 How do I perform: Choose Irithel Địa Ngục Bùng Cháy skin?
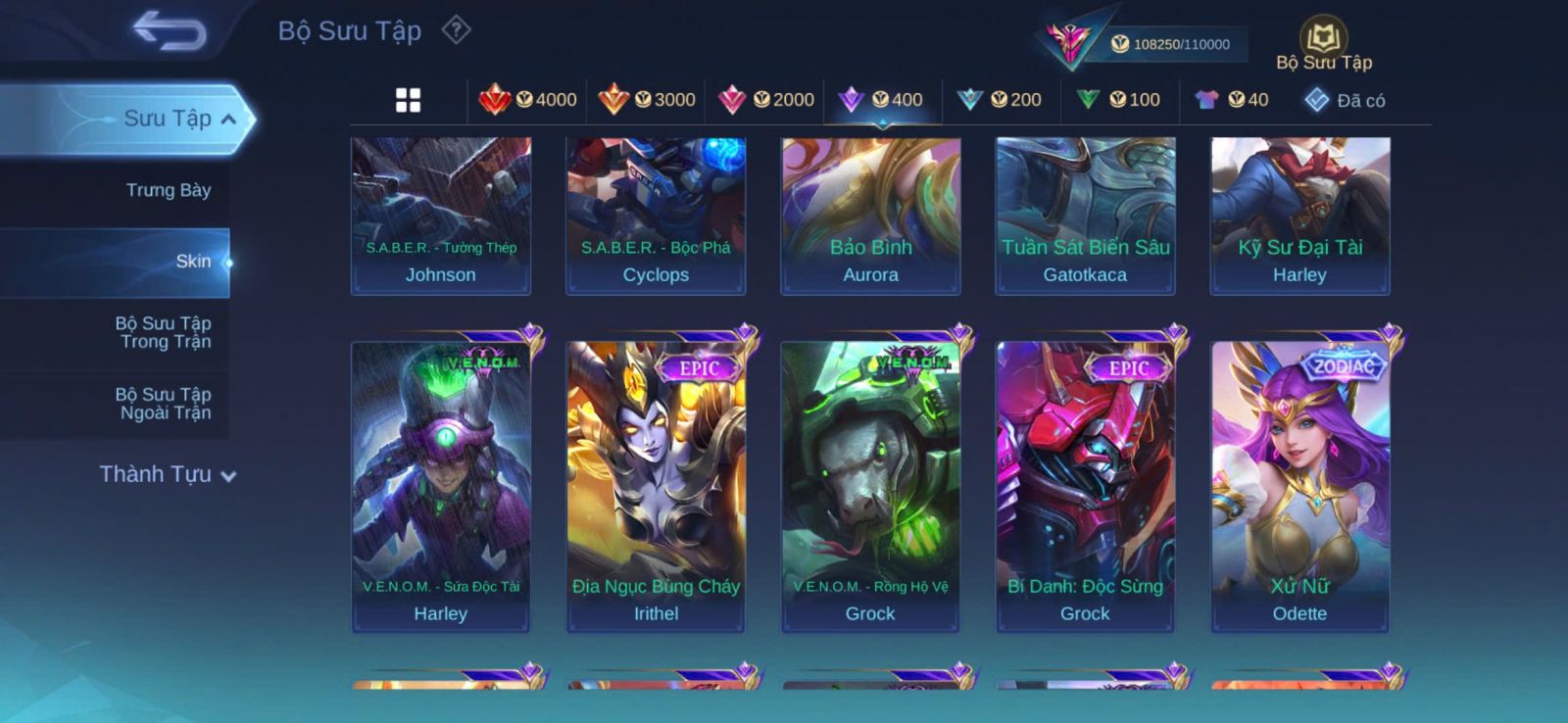(x=656, y=486)
